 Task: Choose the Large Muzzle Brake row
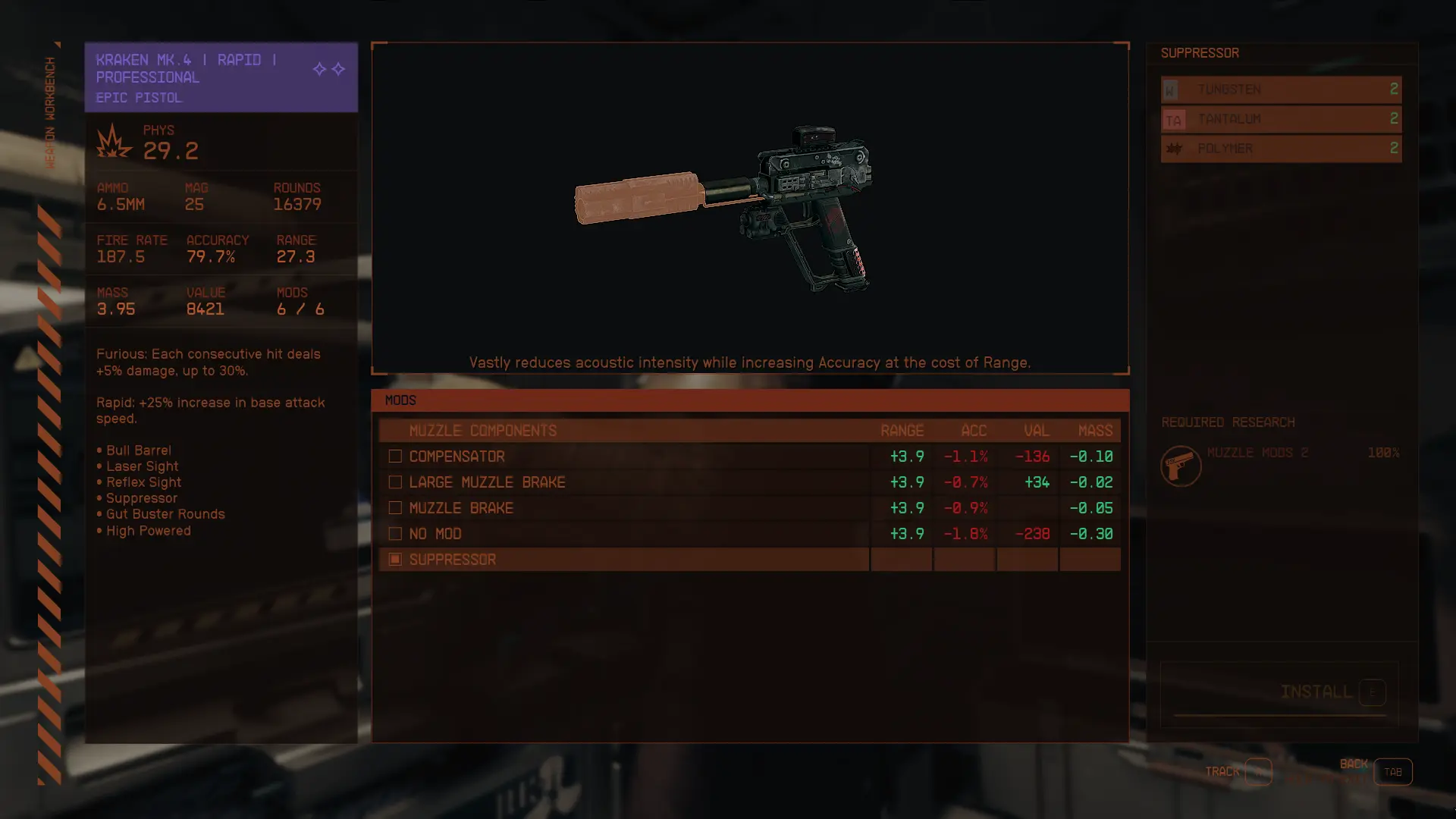487,482
